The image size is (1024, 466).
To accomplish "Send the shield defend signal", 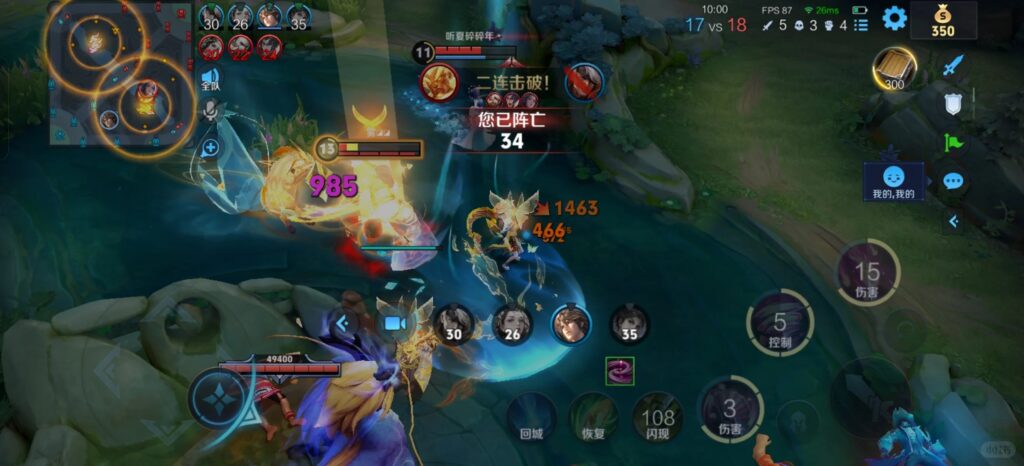I will [953, 103].
